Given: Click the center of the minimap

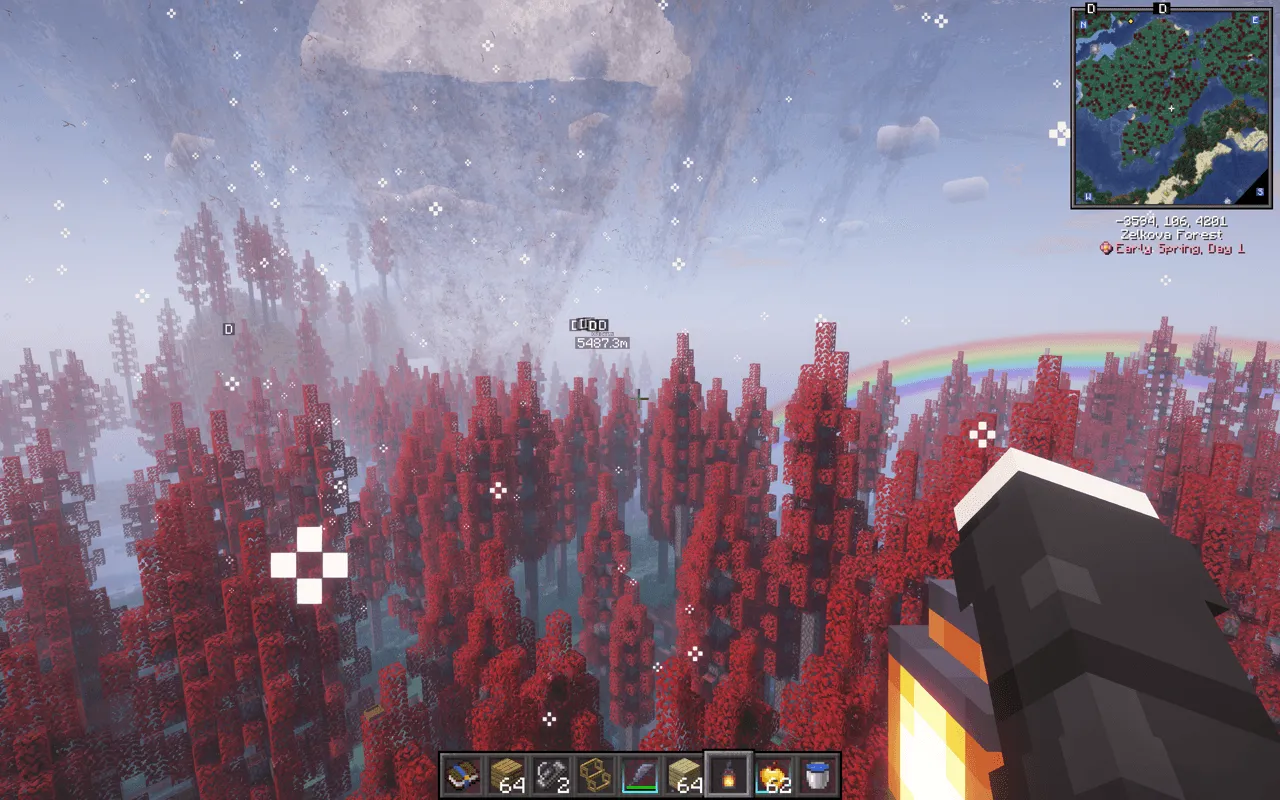Looking at the screenshot, I should [x=1171, y=107].
